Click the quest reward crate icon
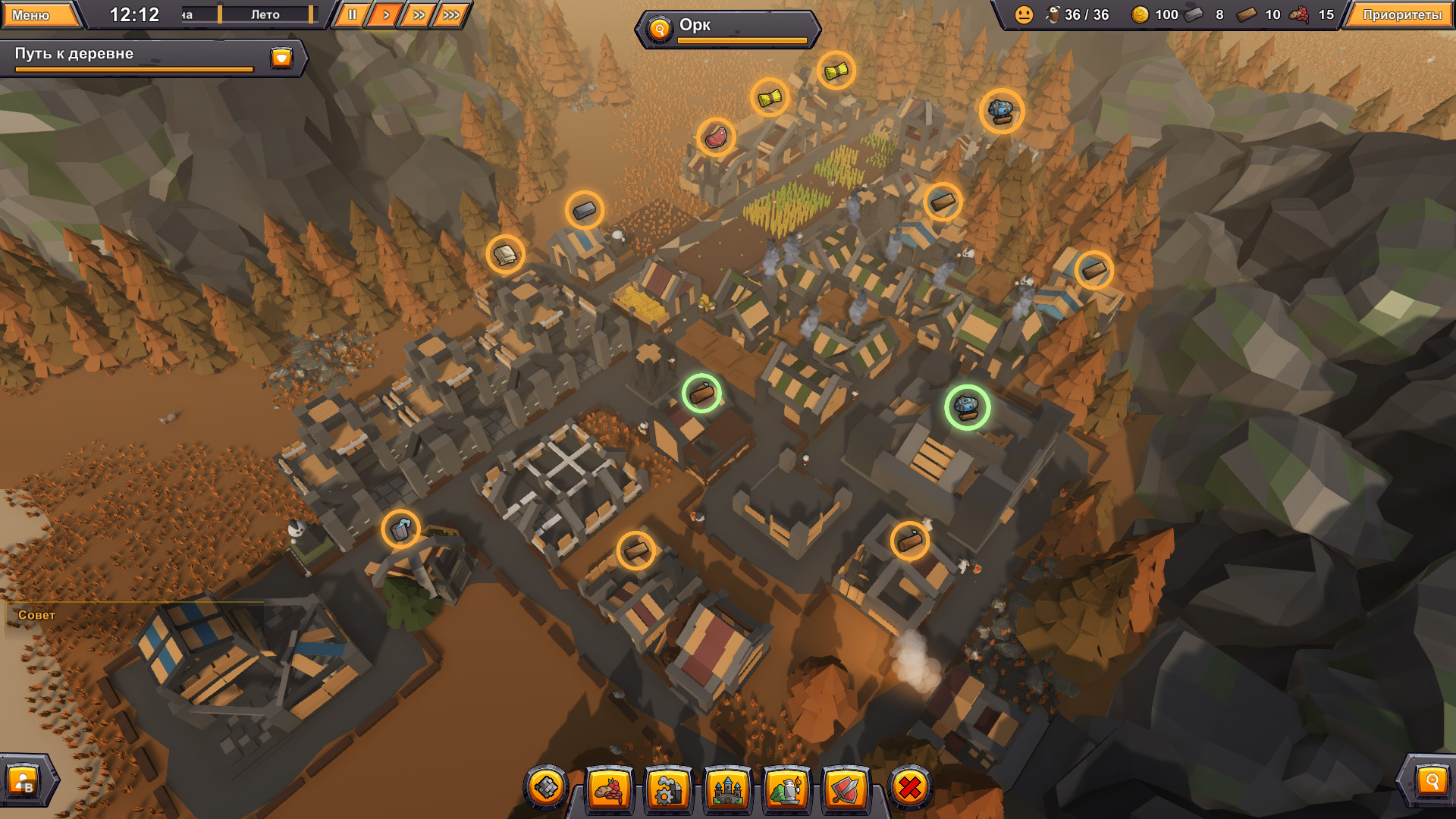The image size is (1456, 819). [281, 56]
